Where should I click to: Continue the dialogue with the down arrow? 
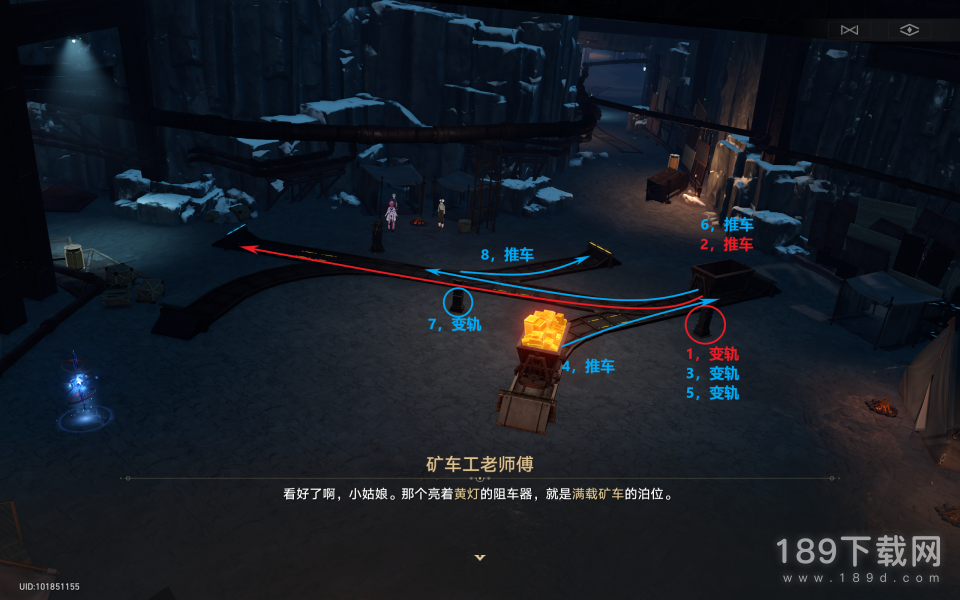(480, 557)
